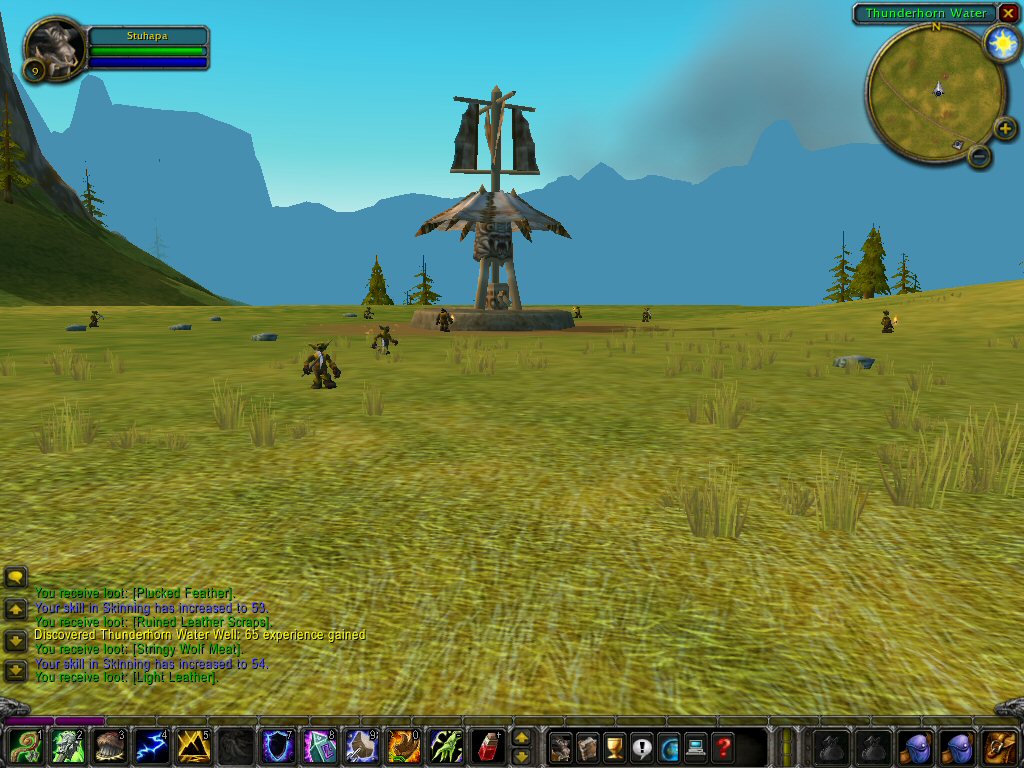This screenshot has height=768, width=1024.
Task: Zoom in the minimap with plus button
Action: pos(1005,129)
